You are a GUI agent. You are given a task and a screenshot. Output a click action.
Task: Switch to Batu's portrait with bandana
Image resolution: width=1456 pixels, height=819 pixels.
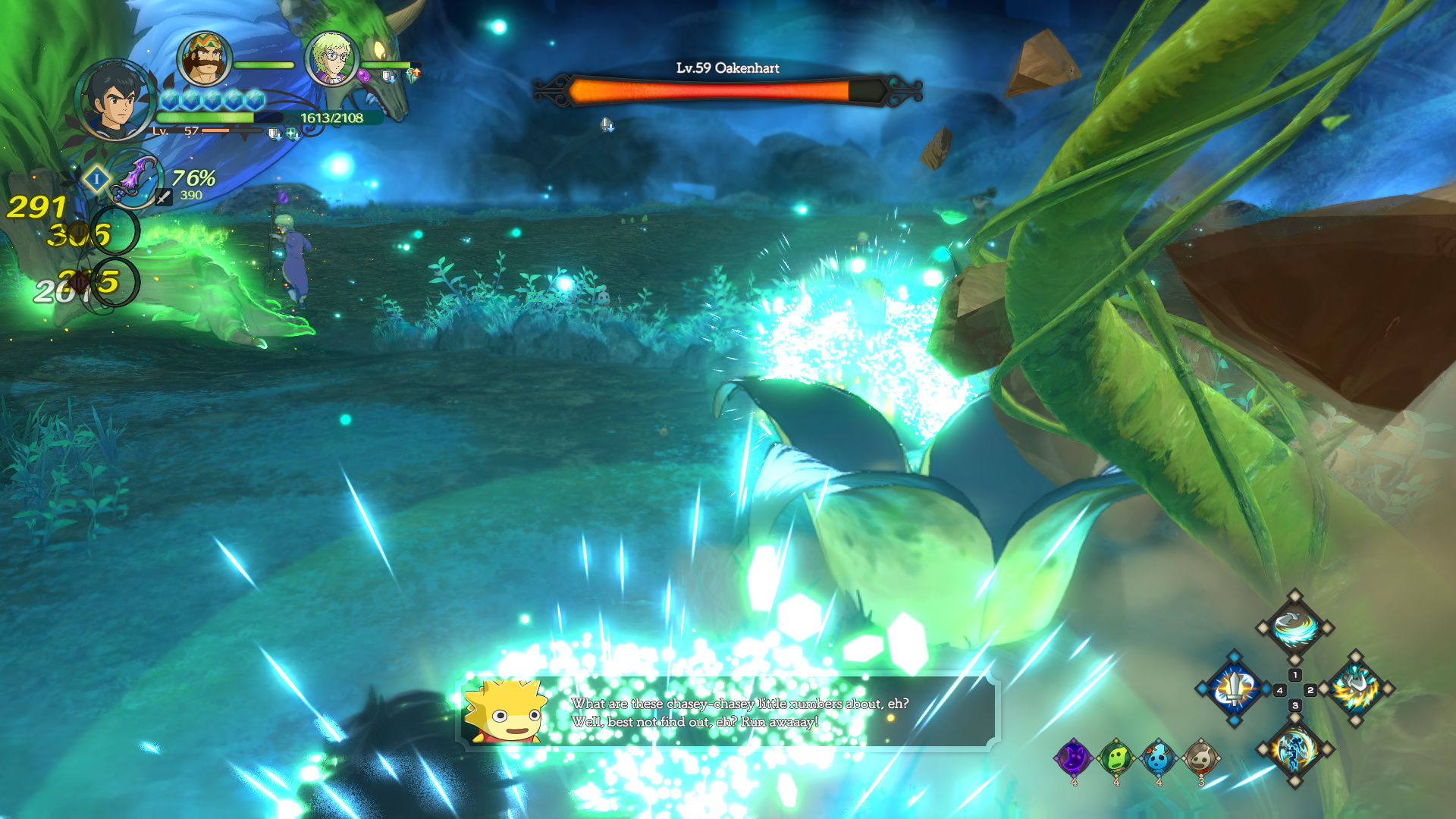pyautogui.click(x=203, y=58)
